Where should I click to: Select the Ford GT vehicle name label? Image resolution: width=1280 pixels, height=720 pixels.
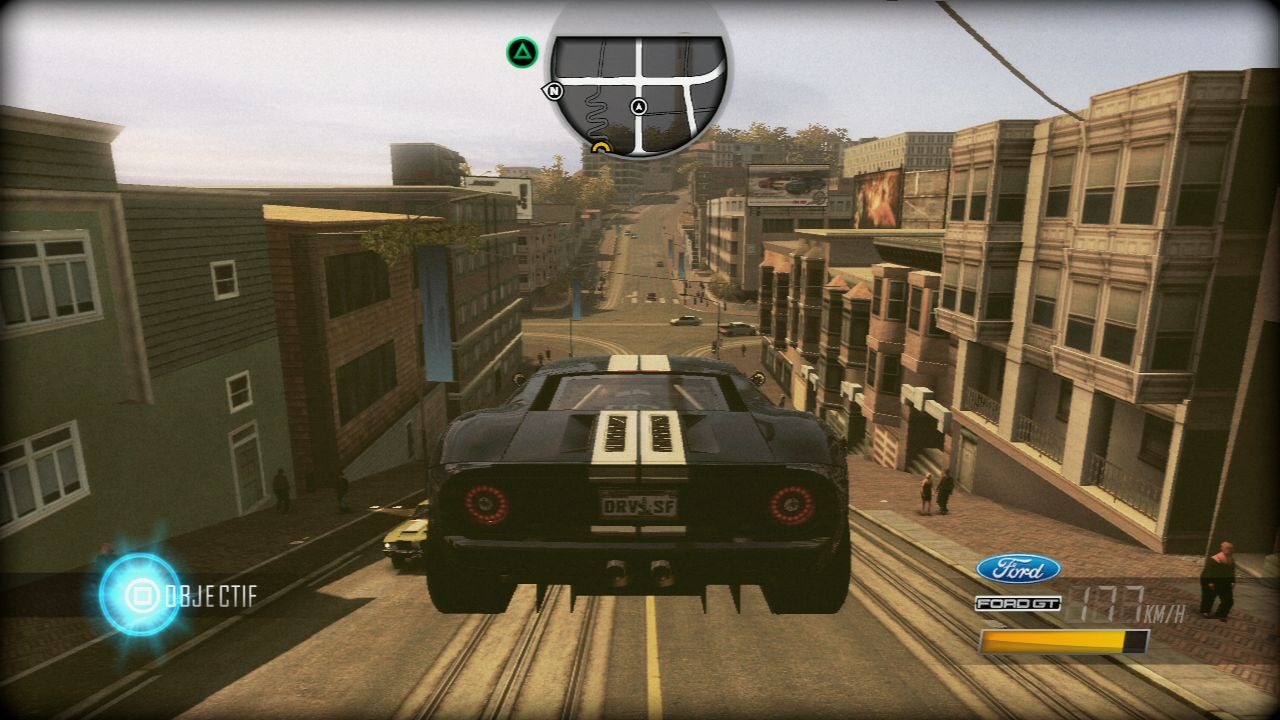pos(1017,603)
